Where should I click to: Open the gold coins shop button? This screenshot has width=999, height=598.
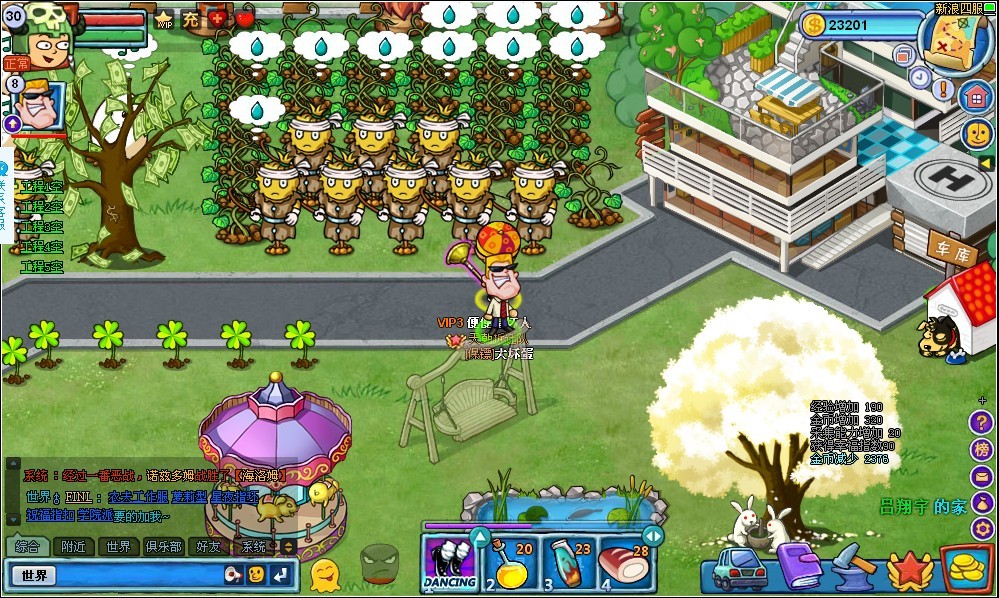click(x=966, y=568)
